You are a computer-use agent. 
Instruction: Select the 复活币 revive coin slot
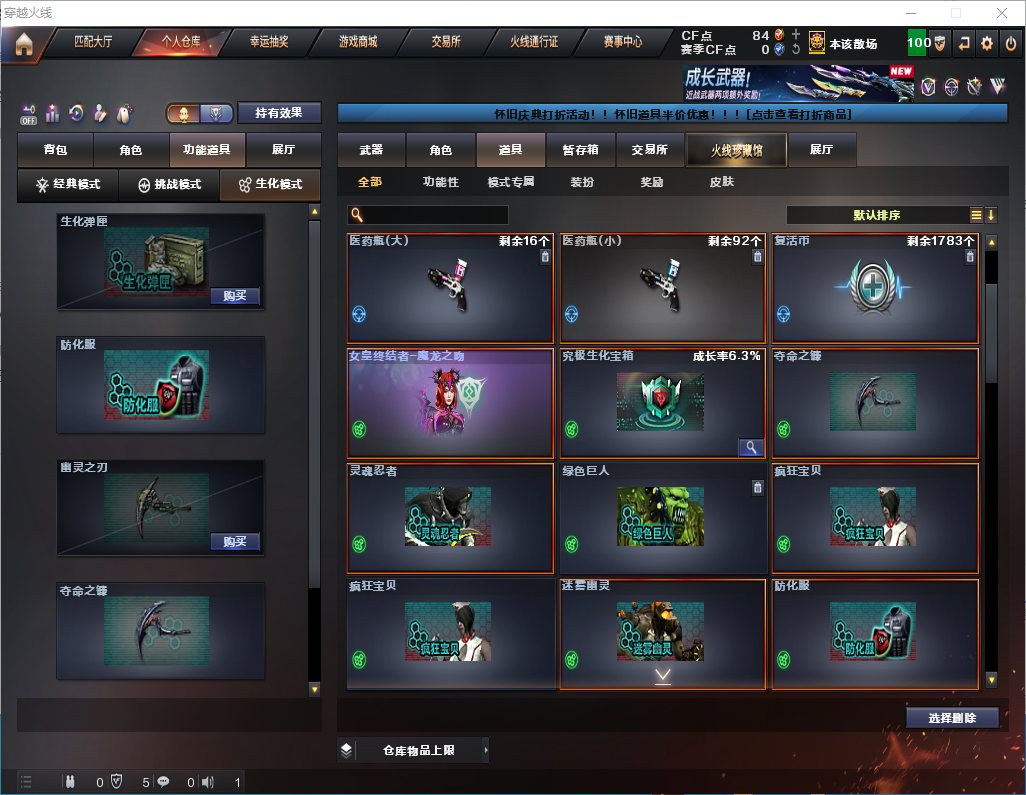click(875, 289)
